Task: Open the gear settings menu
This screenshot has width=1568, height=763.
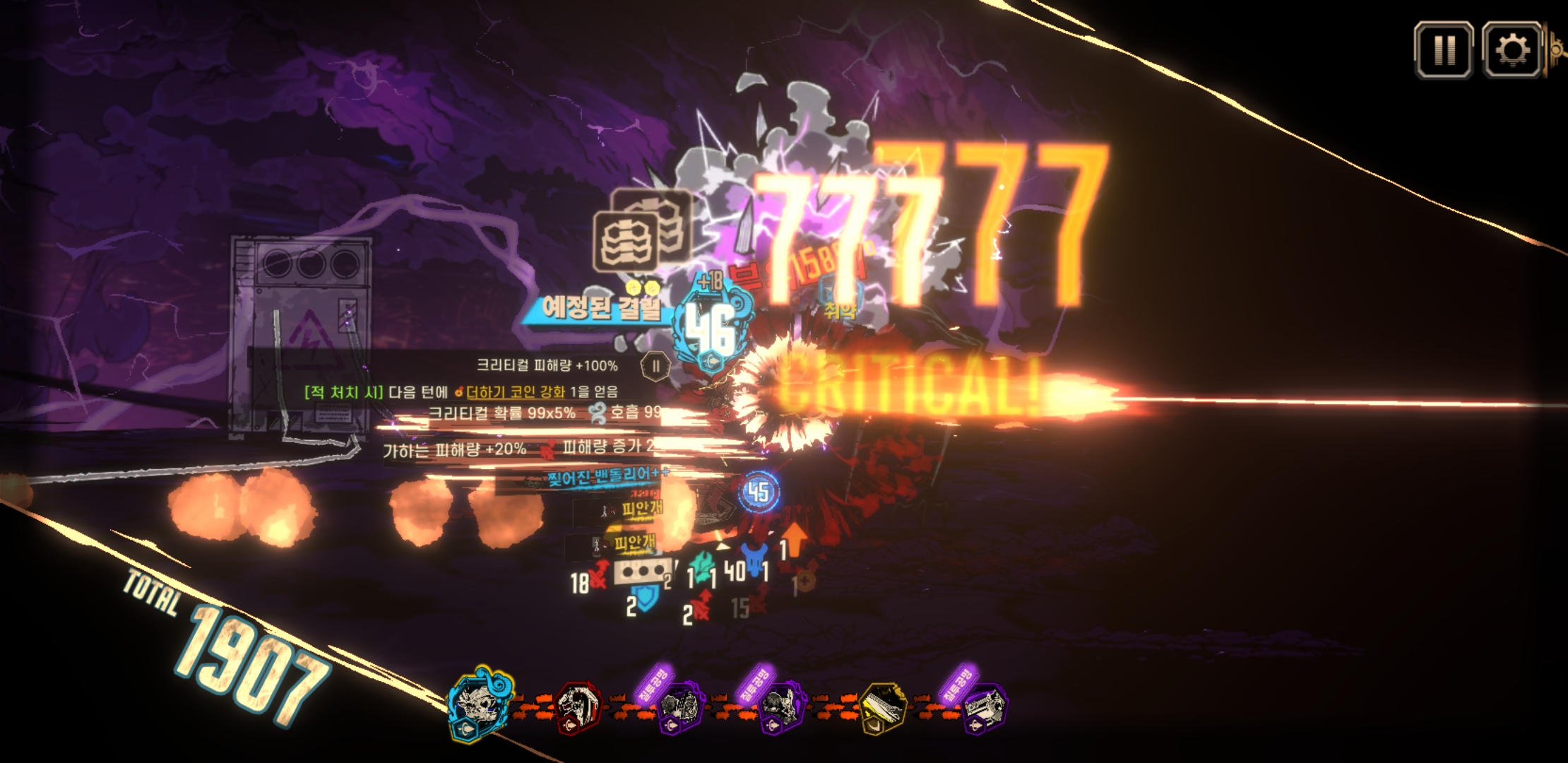Action: (1511, 49)
